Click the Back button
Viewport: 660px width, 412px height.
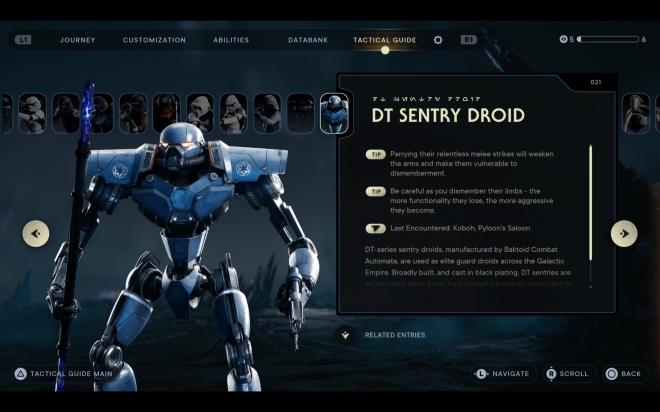tap(624, 374)
